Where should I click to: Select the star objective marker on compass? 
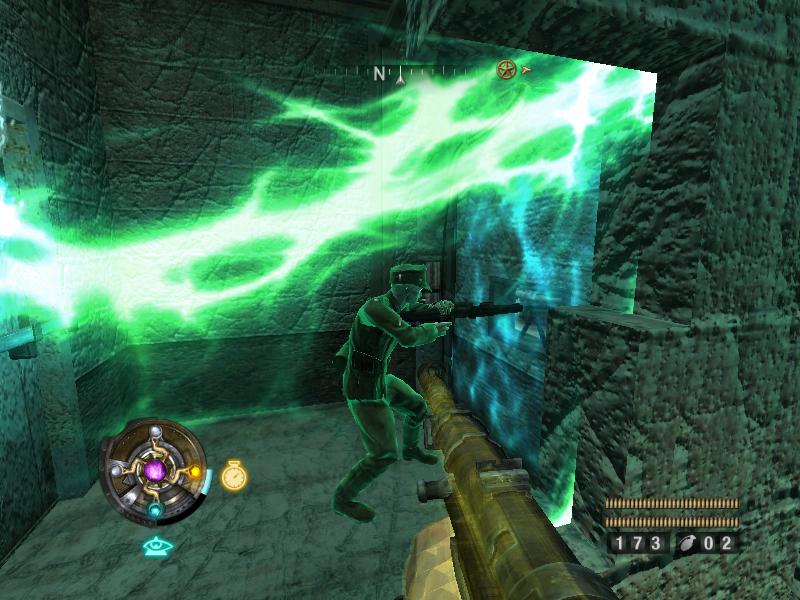[x=506, y=70]
